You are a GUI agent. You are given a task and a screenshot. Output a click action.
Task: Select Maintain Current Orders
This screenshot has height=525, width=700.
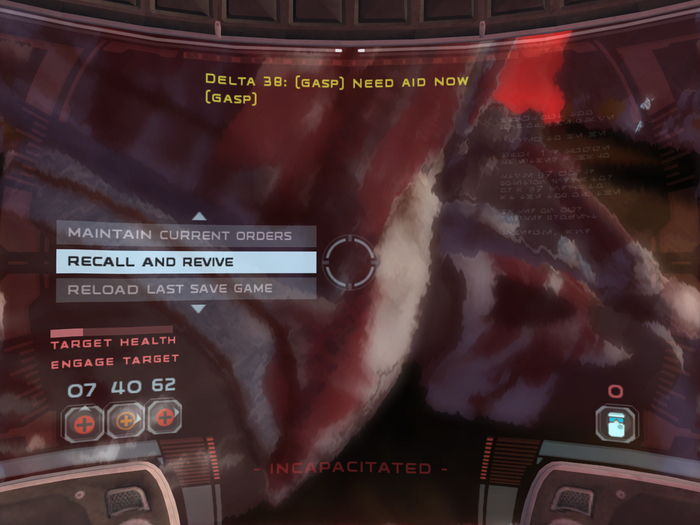pyautogui.click(x=185, y=235)
